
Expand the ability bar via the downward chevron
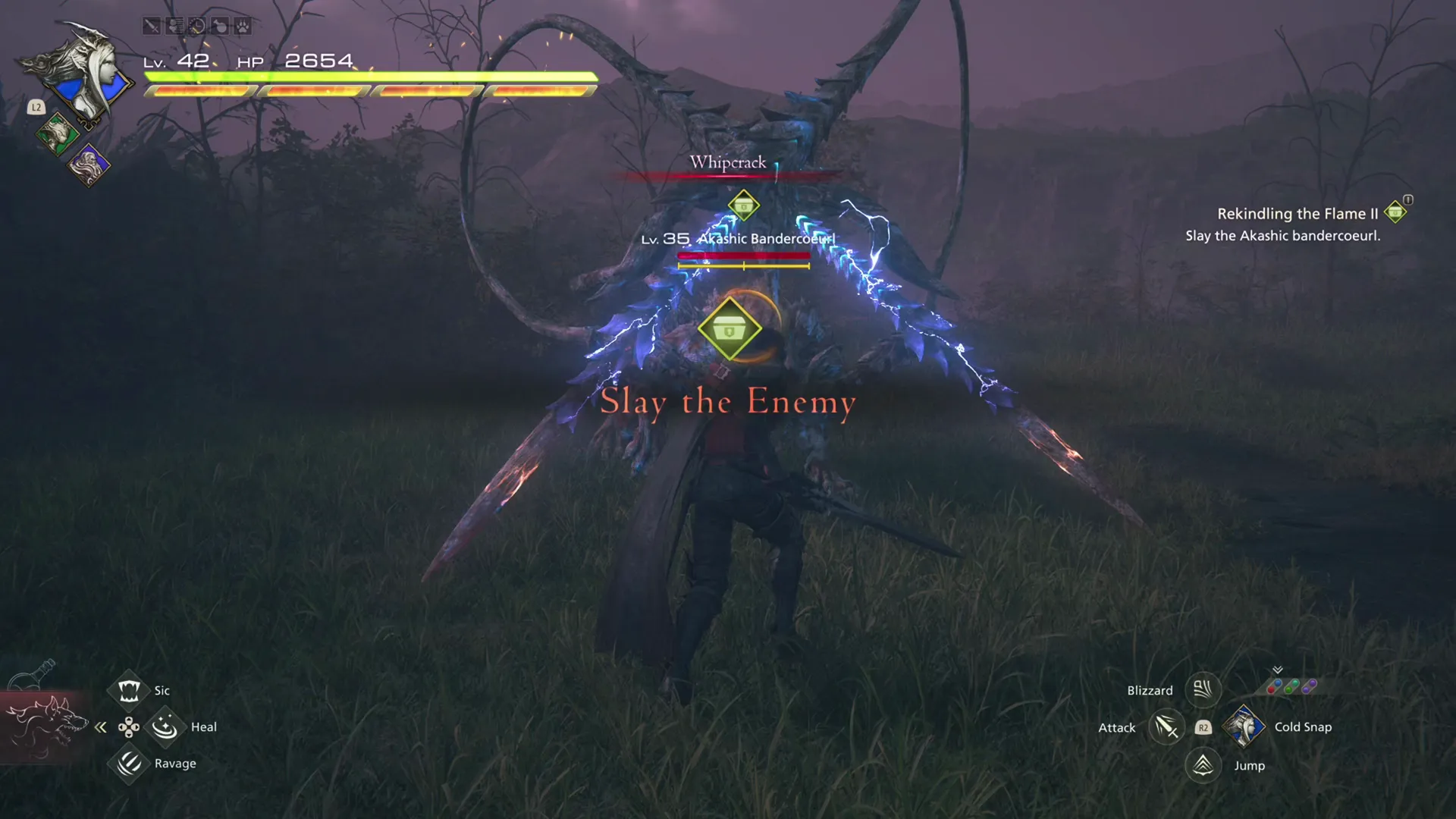point(1278,670)
